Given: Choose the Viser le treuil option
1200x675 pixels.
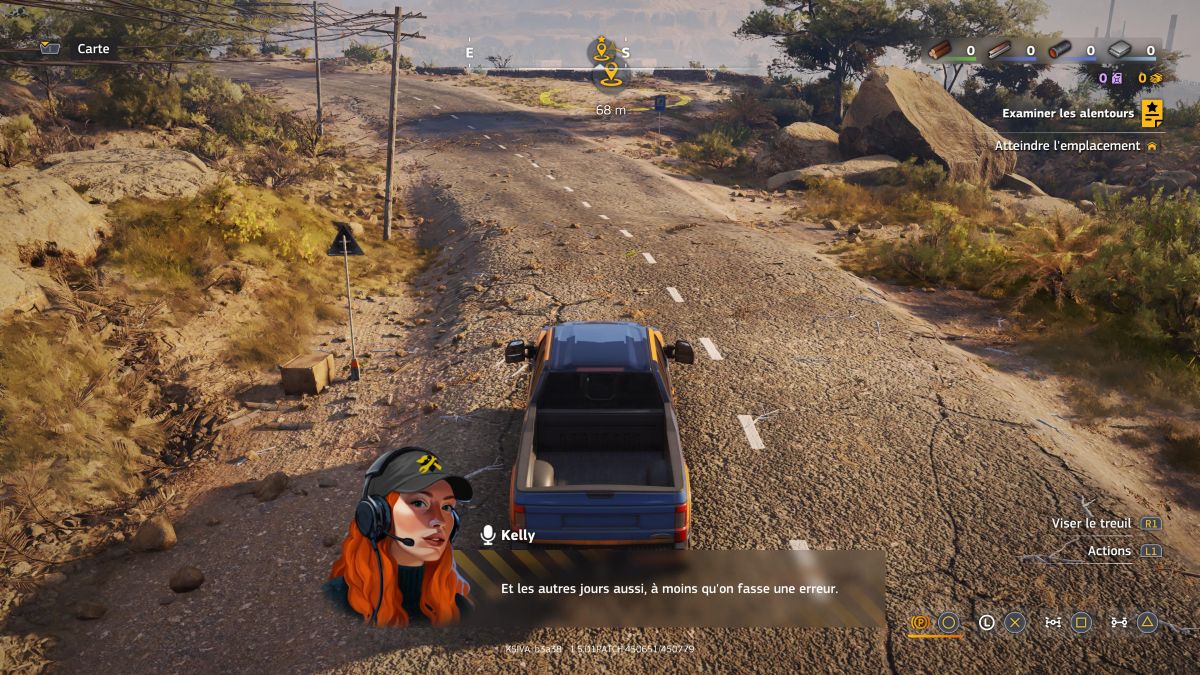Looking at the screenshot, I should click(x=1091, y=523).
